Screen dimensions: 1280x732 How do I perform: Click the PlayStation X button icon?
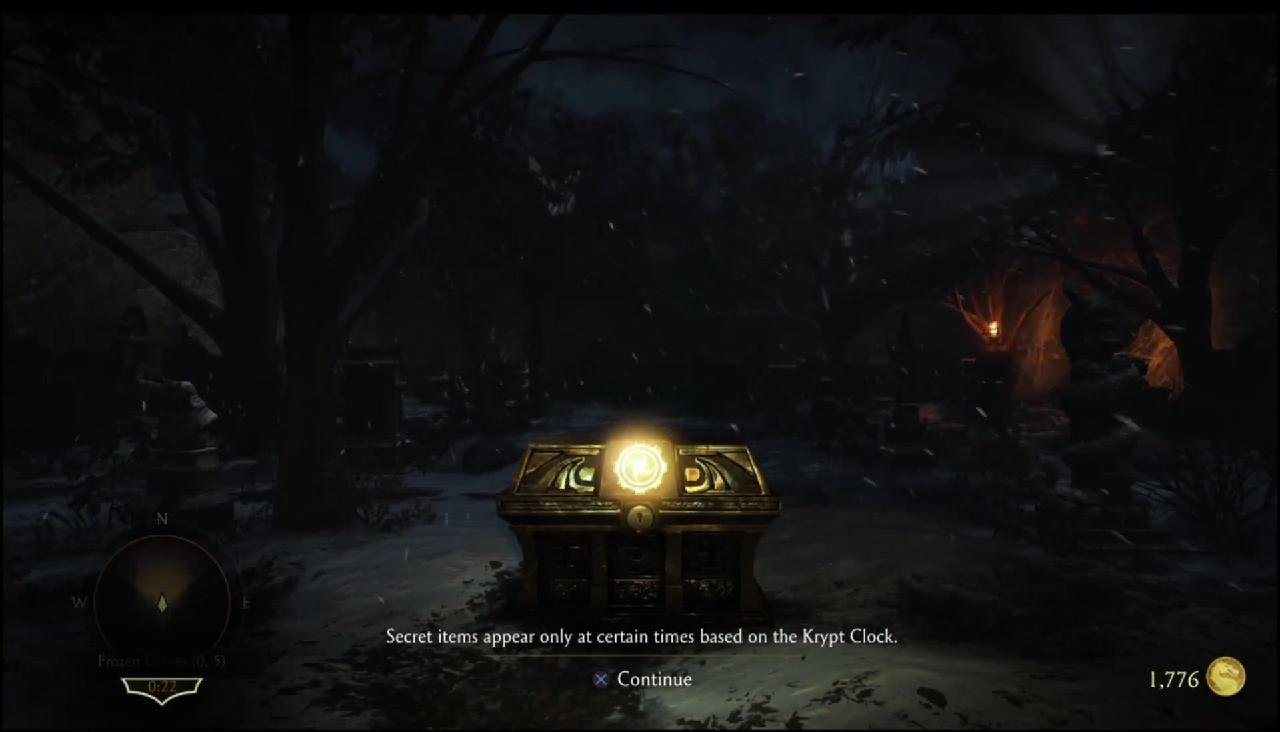click(600, 679)
